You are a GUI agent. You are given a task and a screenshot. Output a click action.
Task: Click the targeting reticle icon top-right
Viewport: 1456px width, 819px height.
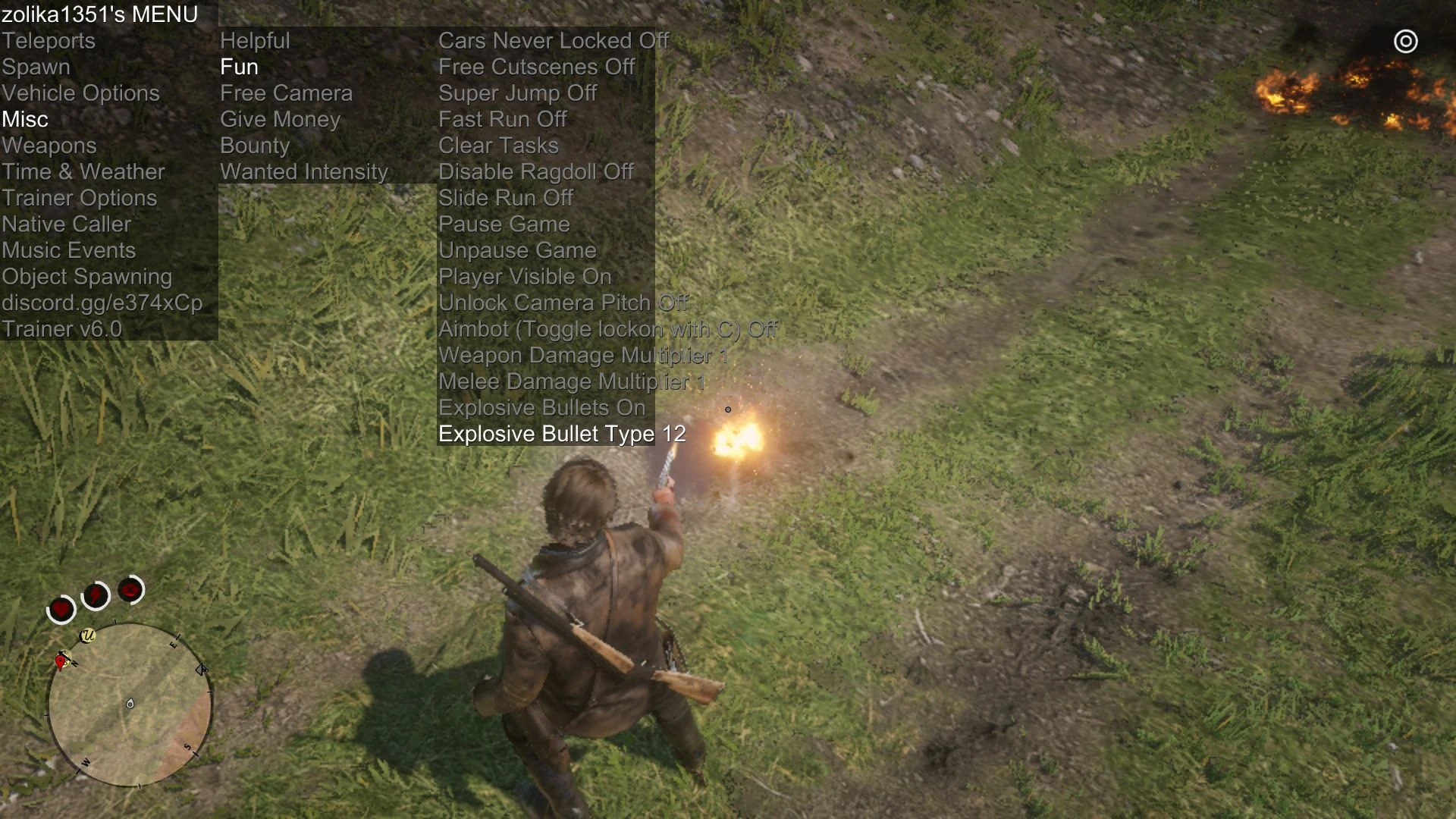point(1405,42)
